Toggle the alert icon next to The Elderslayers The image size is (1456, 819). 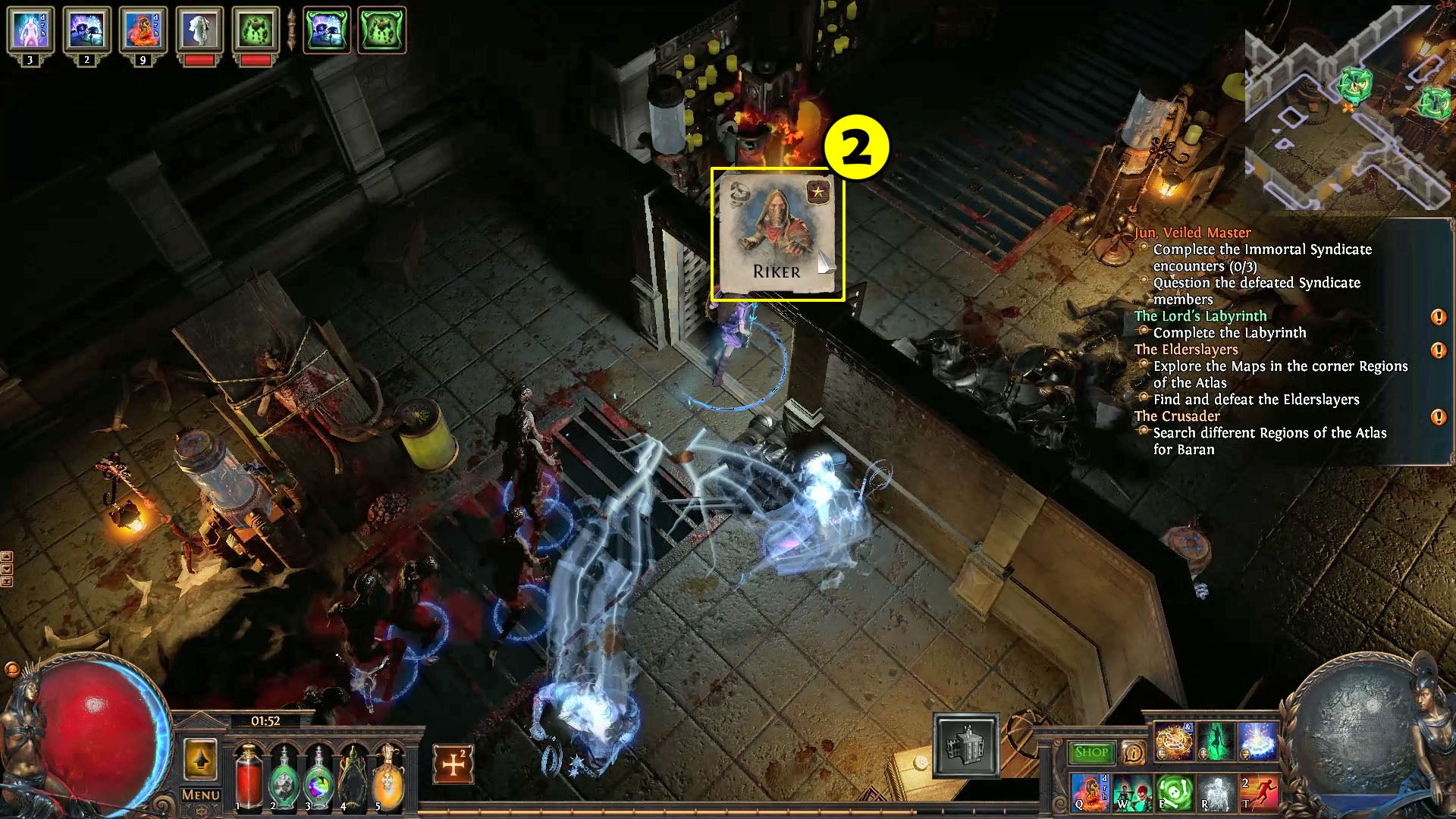point(1439,350)
